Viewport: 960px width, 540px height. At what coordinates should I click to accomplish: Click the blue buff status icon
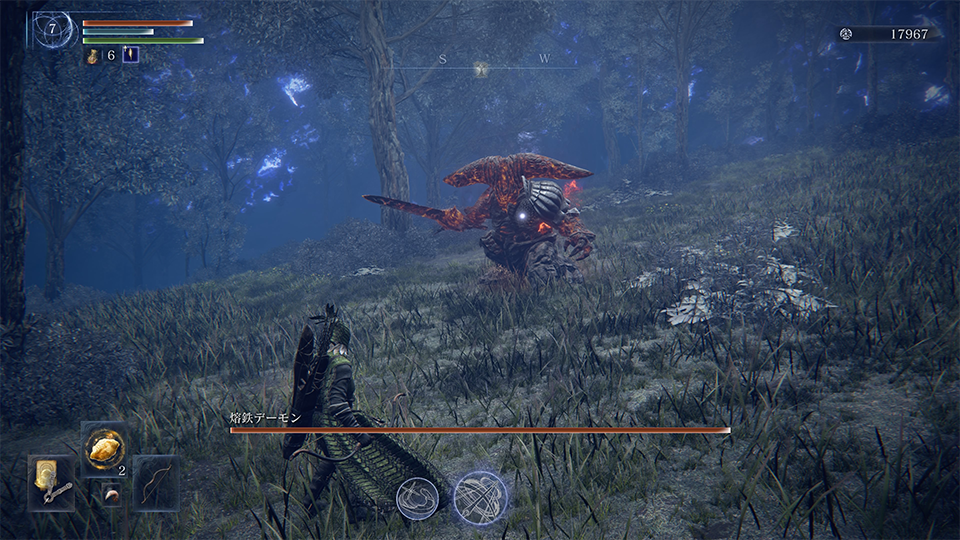[130, 56]
